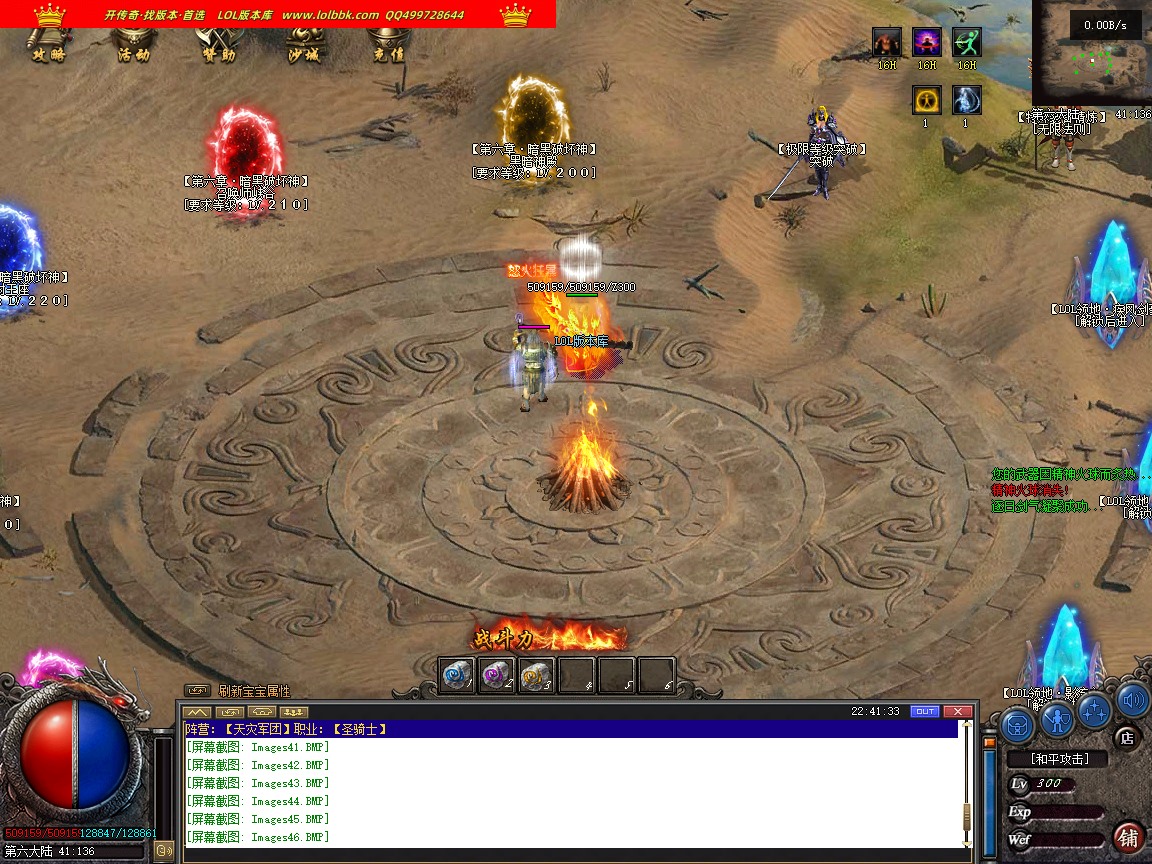The height and width of the screenshot is (864, 1152).
Task: Close the chat window with the red X
Action: point(958,711)
